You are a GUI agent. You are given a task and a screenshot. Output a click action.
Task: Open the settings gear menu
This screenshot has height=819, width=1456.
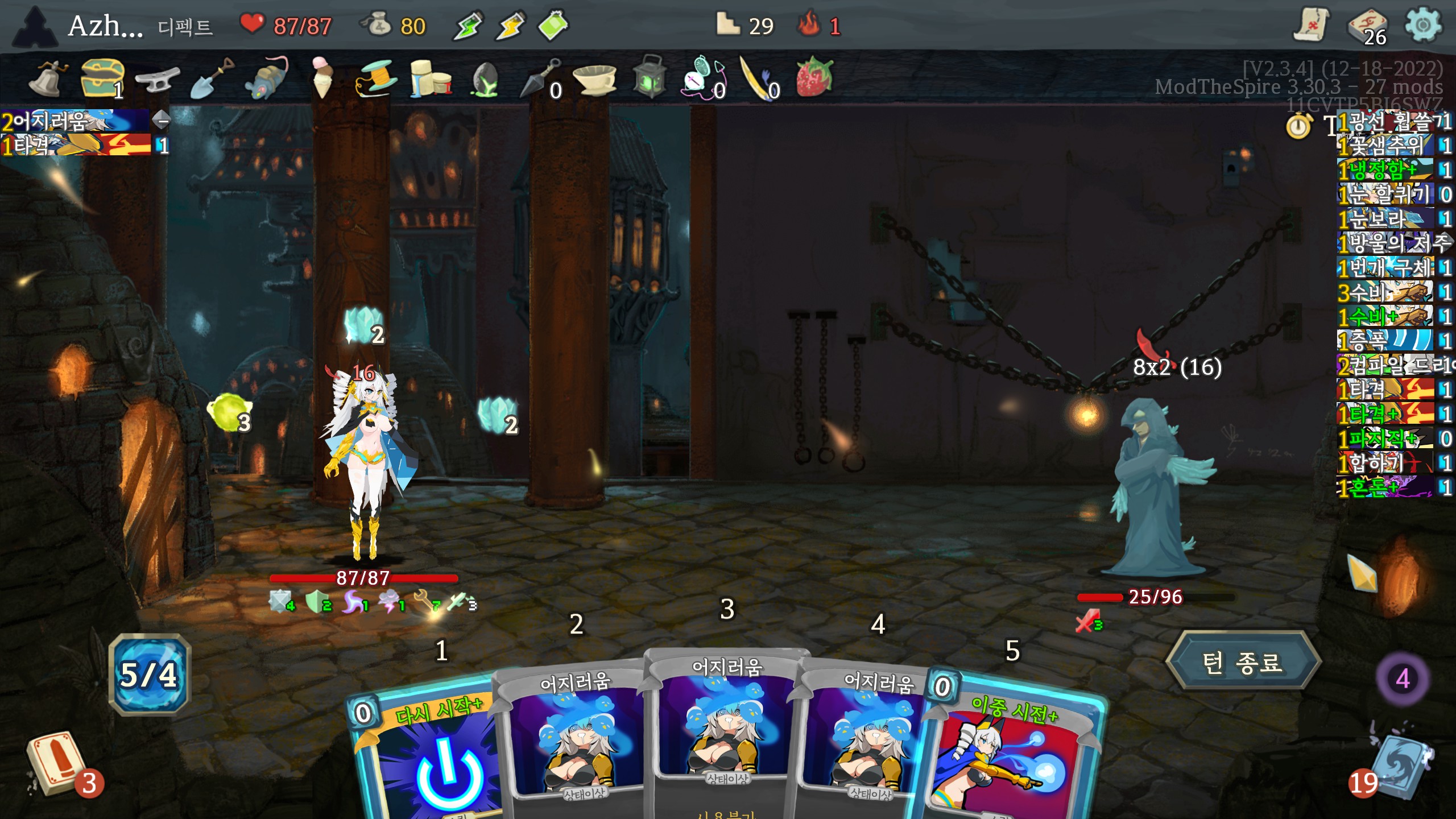(x=1422, y=25)
